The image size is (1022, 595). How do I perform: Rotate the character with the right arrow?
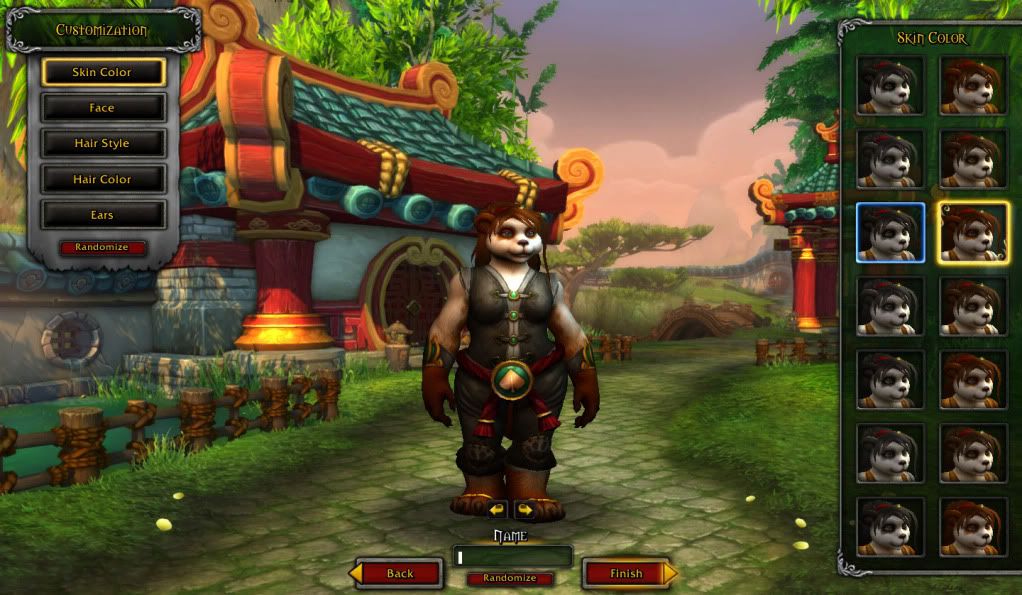tap(524, 509)
